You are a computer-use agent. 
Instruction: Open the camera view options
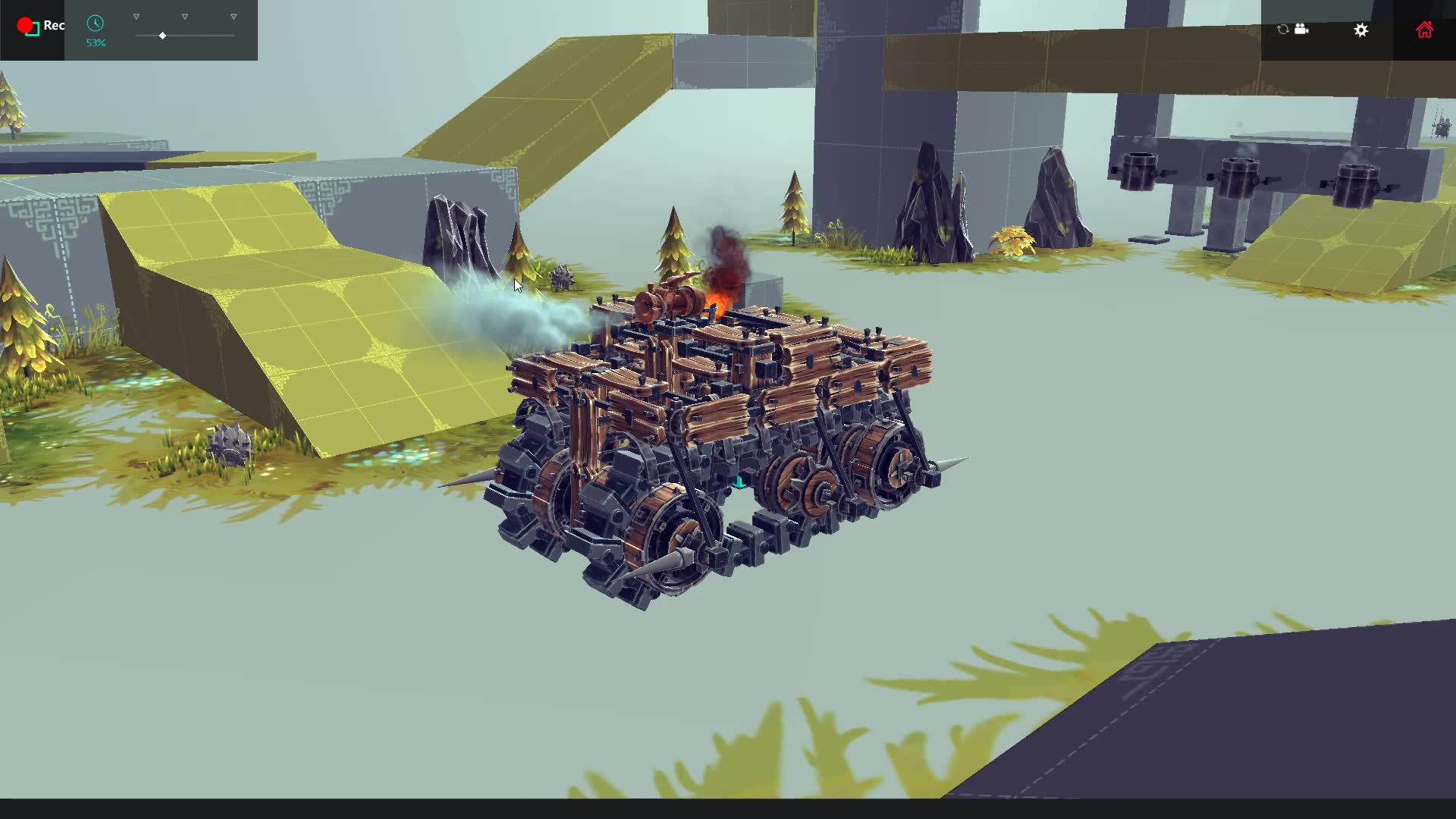click(x=1301, y=30)
